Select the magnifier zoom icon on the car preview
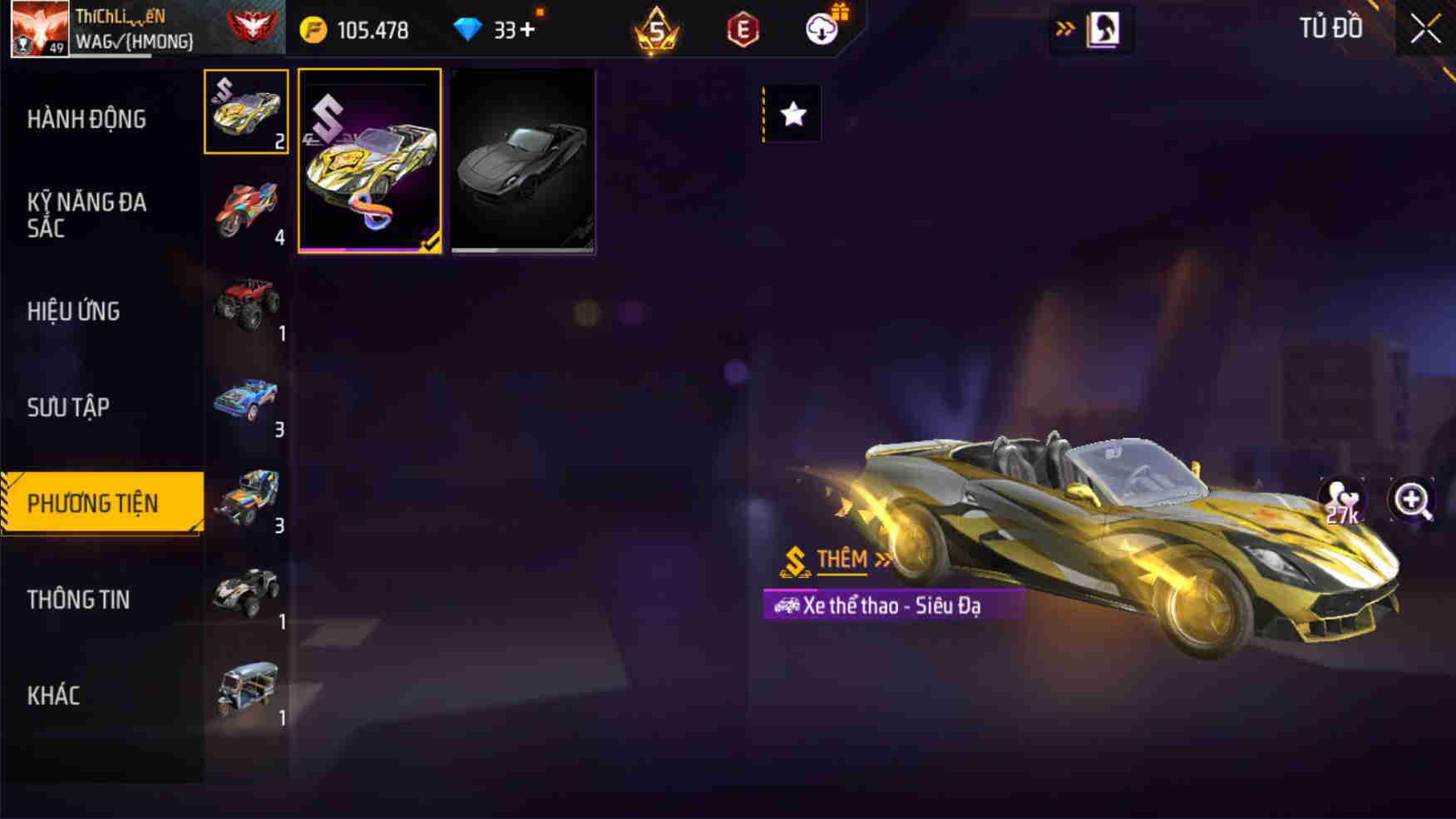The width and height of the screenshot is (1456, 819). pyautogui.click(x=1412, y=500)
